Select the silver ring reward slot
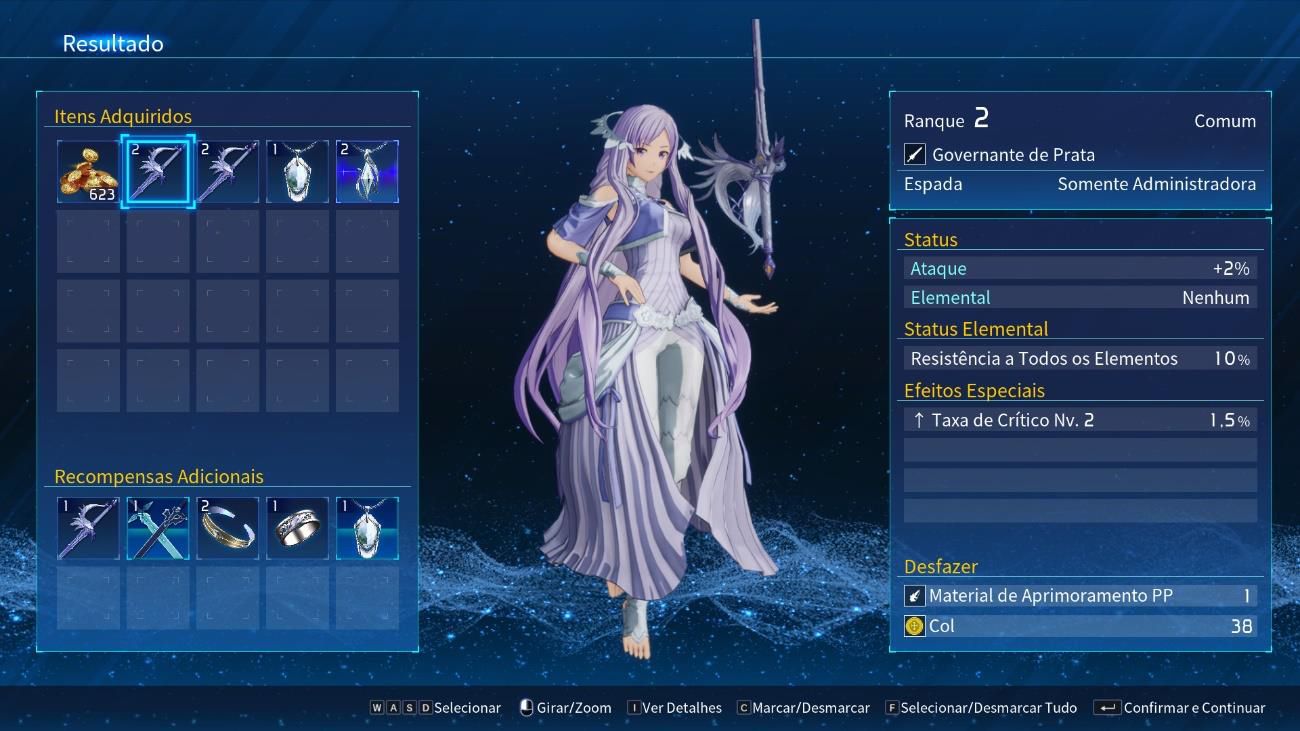 [x=298, y=528]
